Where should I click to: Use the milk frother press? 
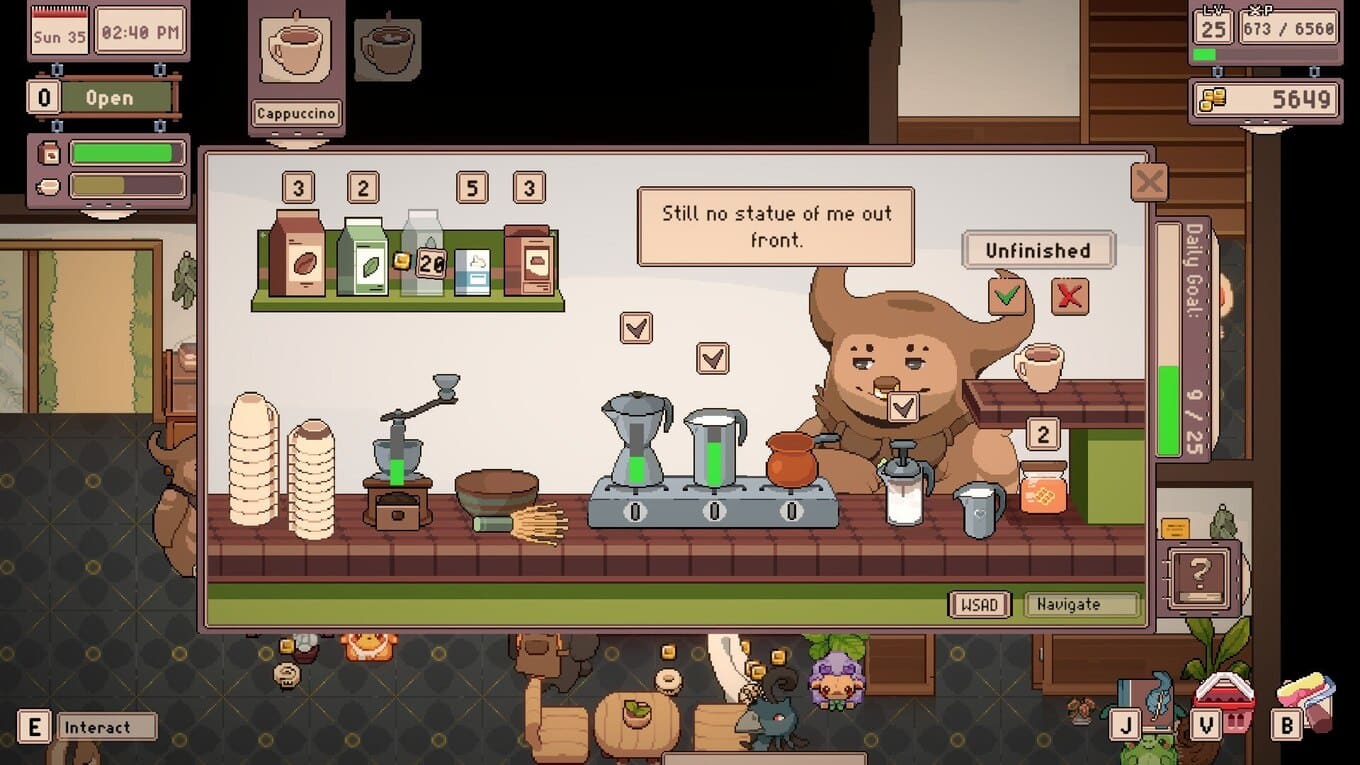903,482
